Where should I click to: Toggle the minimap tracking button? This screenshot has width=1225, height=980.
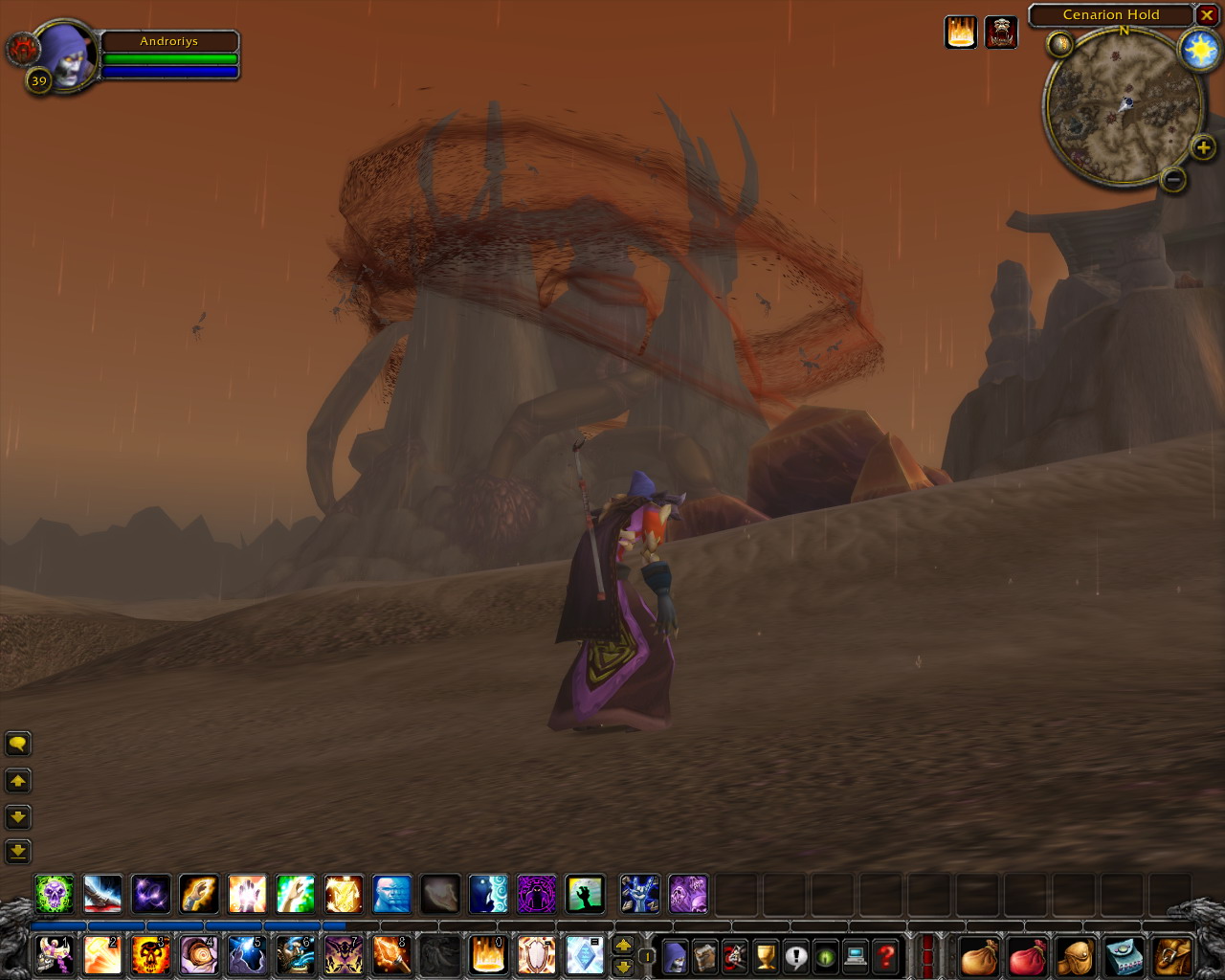(x=1059, y=44)
